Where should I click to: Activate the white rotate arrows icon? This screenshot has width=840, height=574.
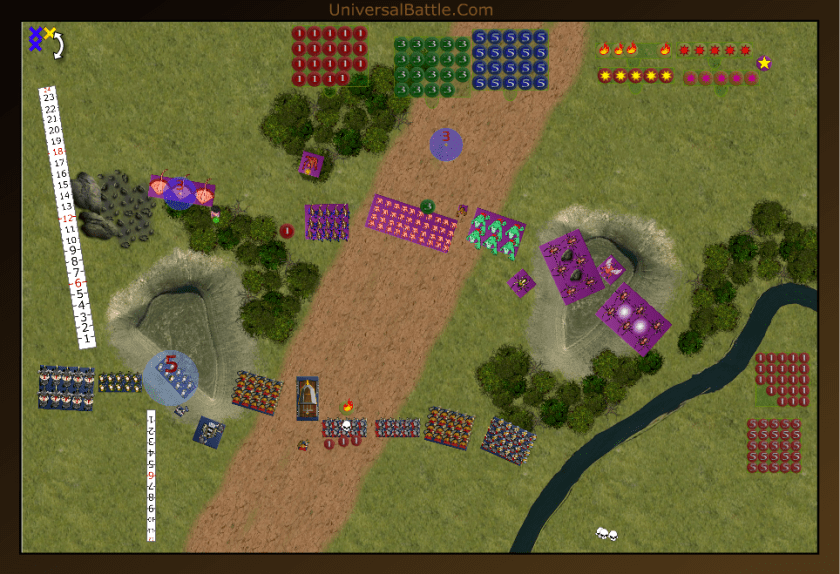58,45
